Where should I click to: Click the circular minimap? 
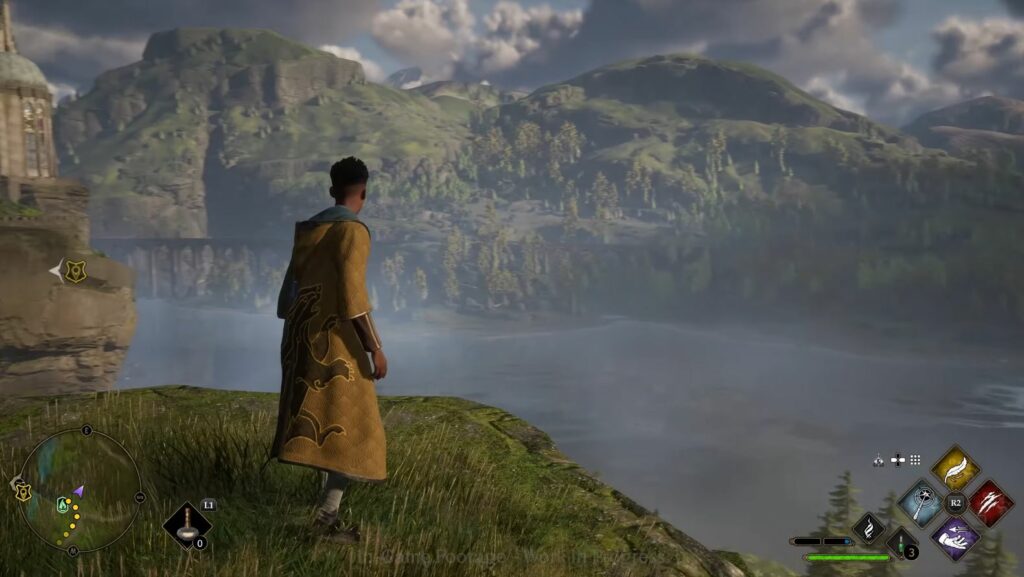[80, 490]
